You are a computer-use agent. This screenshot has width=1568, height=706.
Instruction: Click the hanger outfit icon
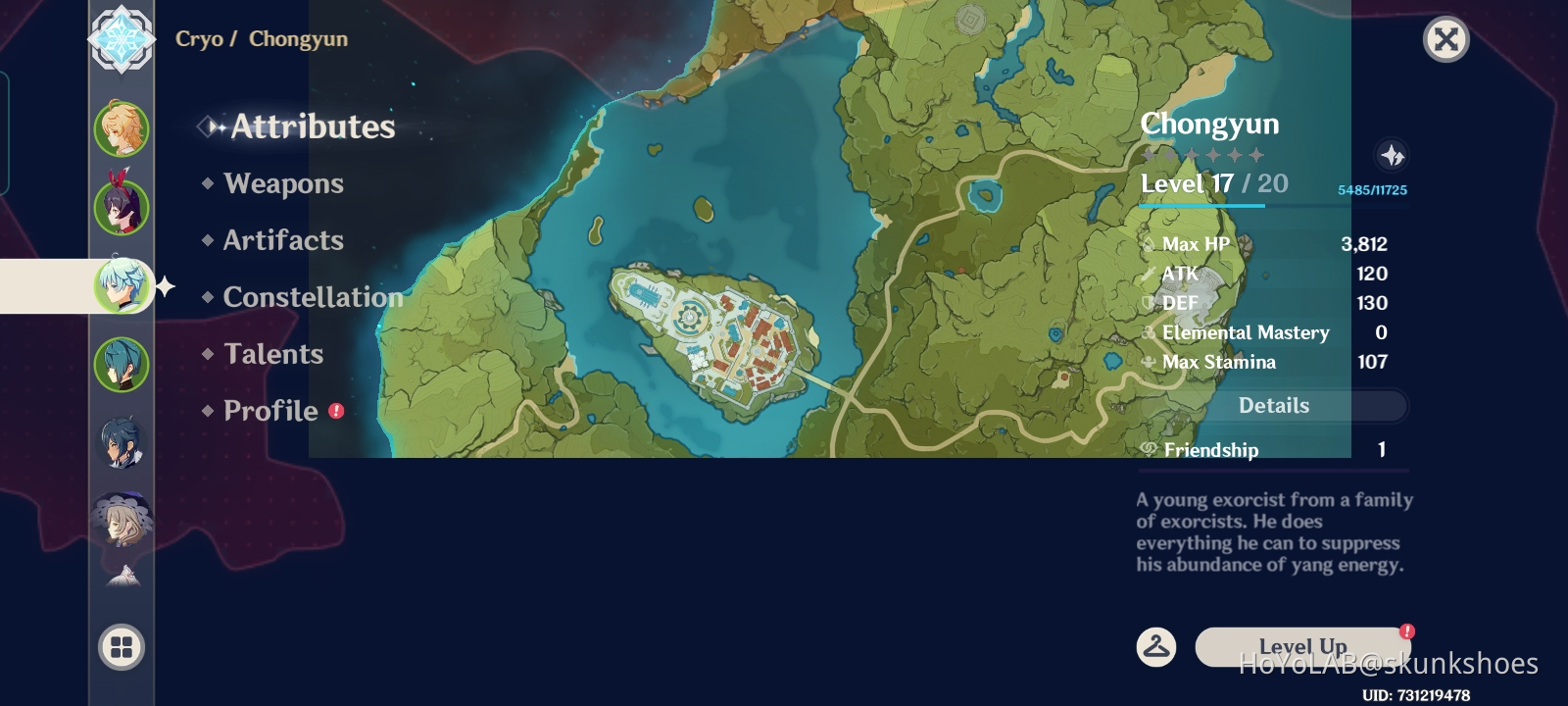(1157, 646)
